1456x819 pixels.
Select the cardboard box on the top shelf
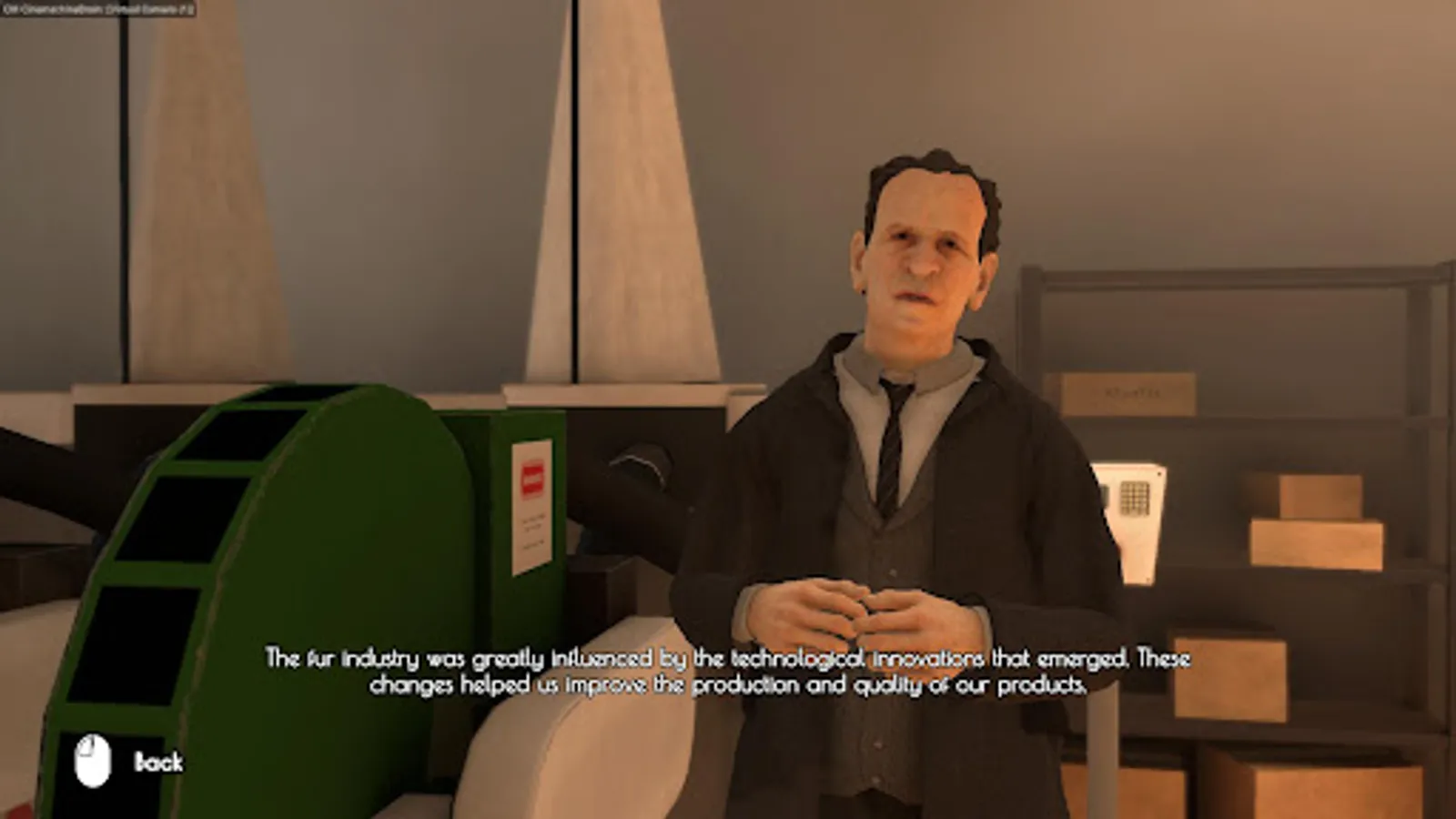pos(1128,391)
